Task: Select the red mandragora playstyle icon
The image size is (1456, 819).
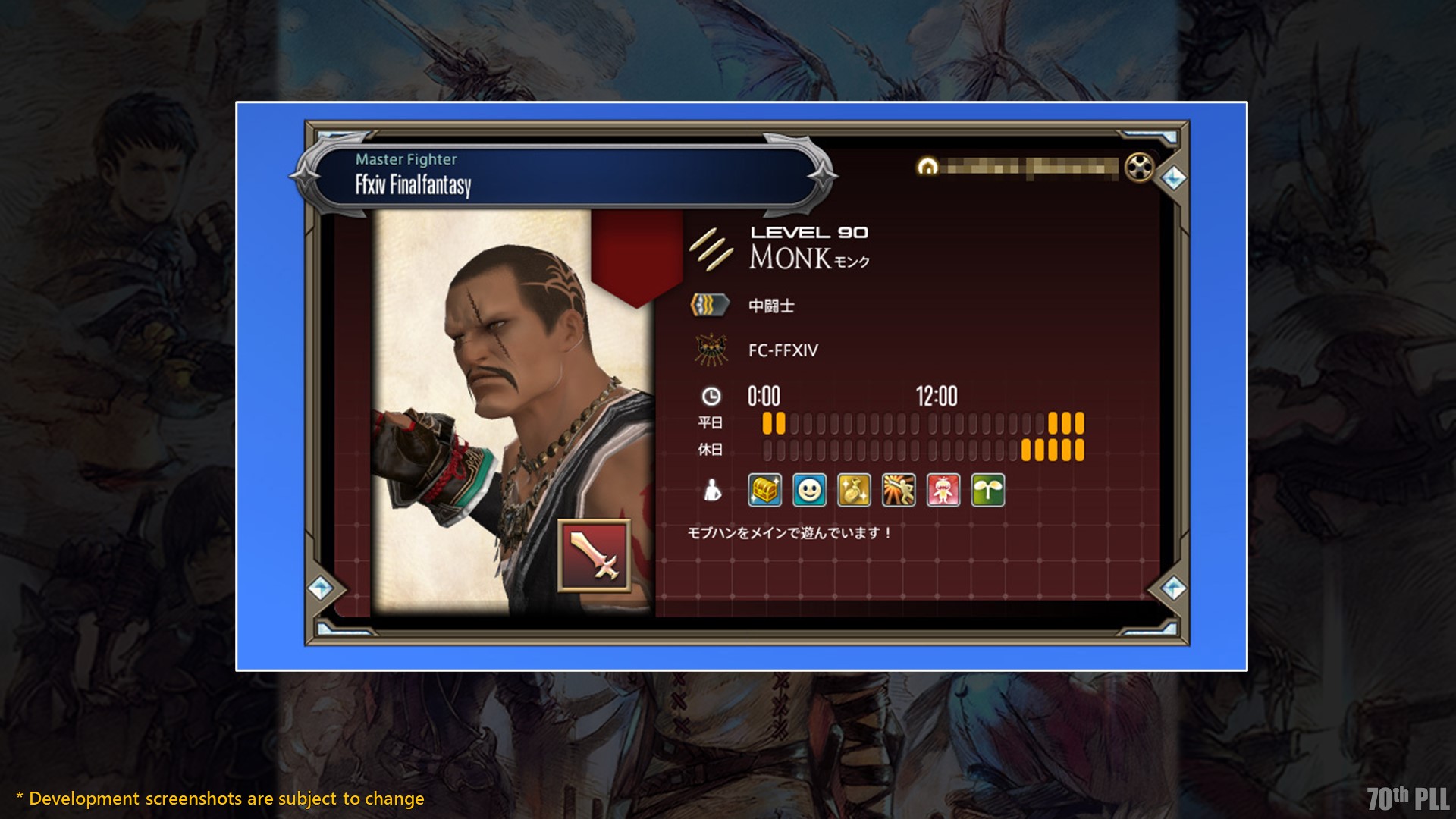Action: click(x=943, y=491)
